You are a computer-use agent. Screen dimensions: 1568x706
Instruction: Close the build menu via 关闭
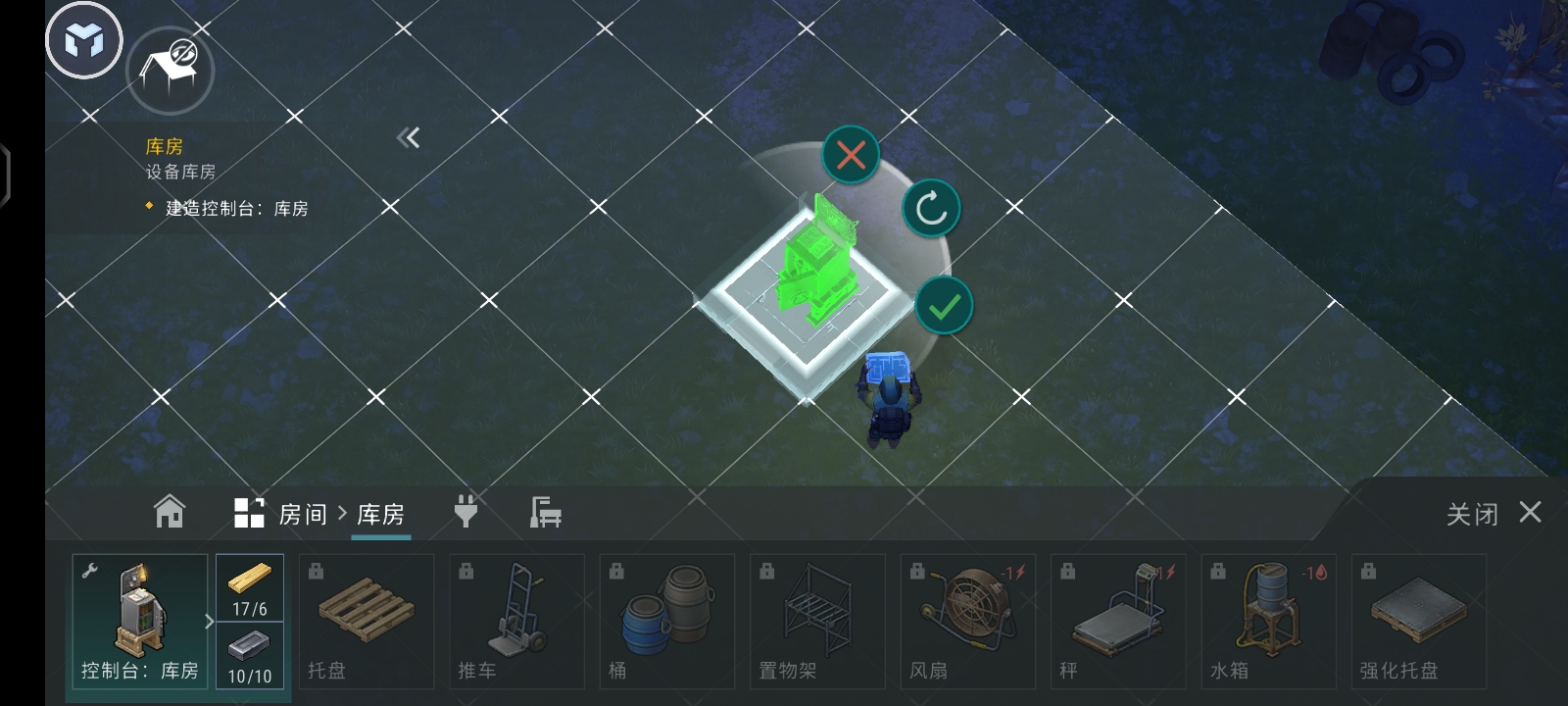tap(1493, 513)
